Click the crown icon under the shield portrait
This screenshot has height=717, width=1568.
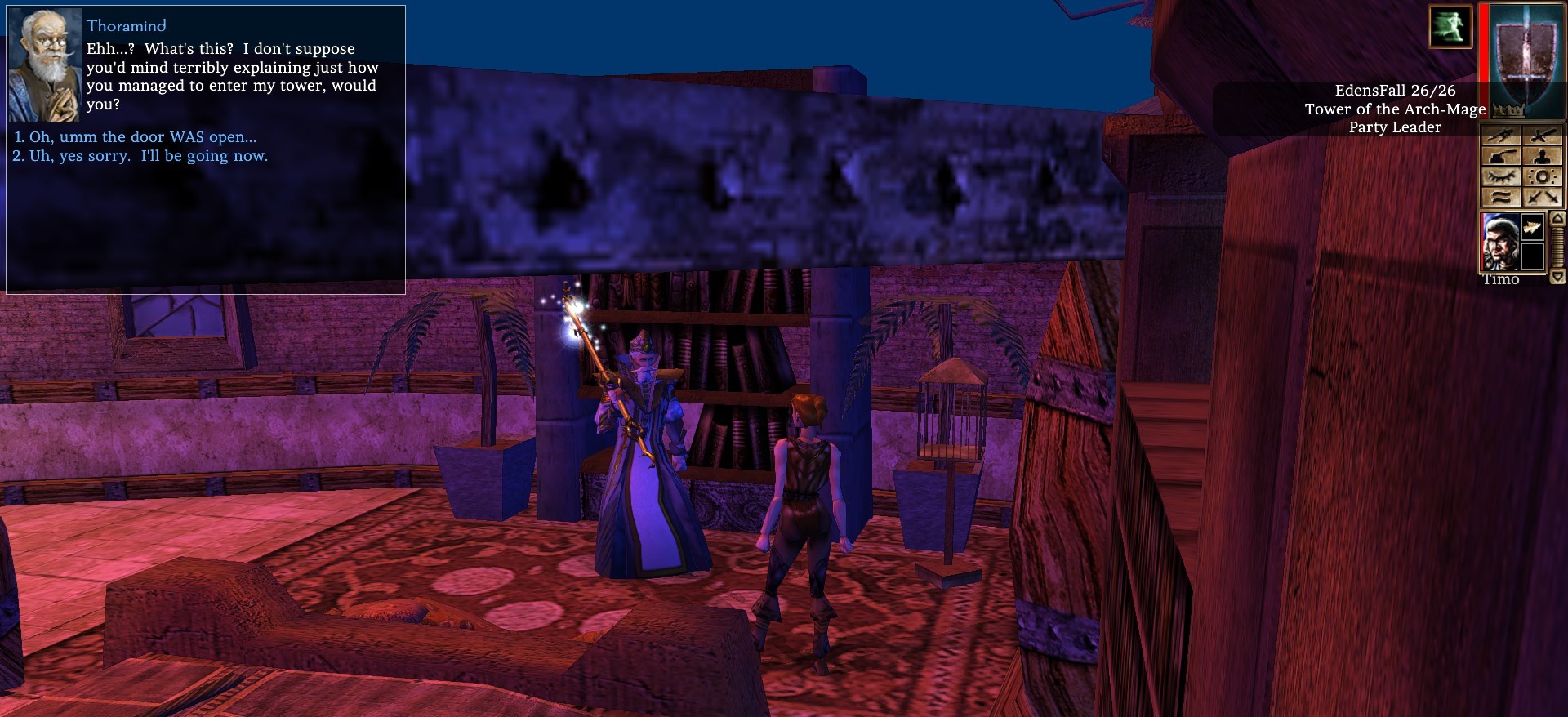click(1507, 110)
